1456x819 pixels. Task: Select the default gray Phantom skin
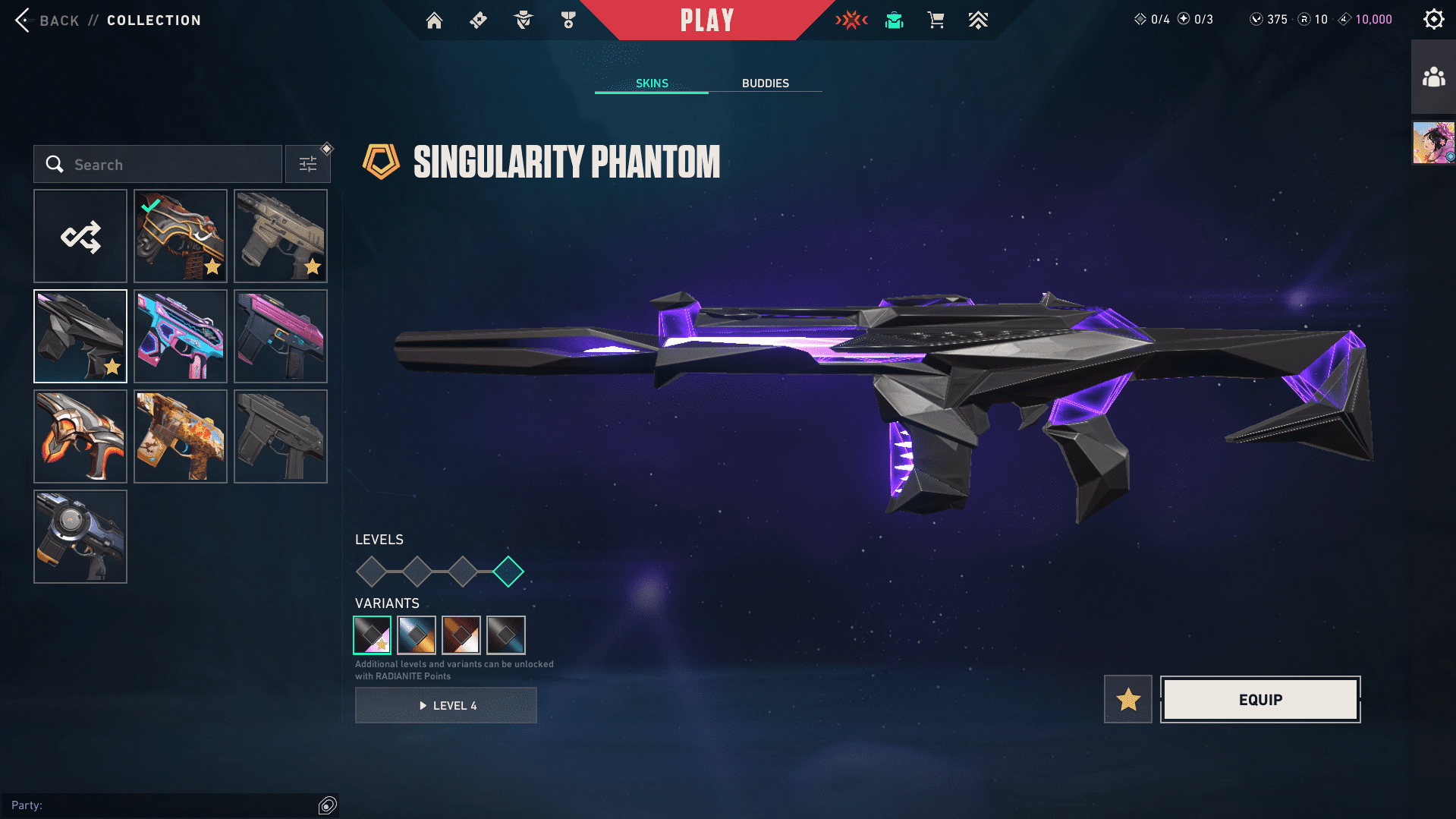pos(281,436)
